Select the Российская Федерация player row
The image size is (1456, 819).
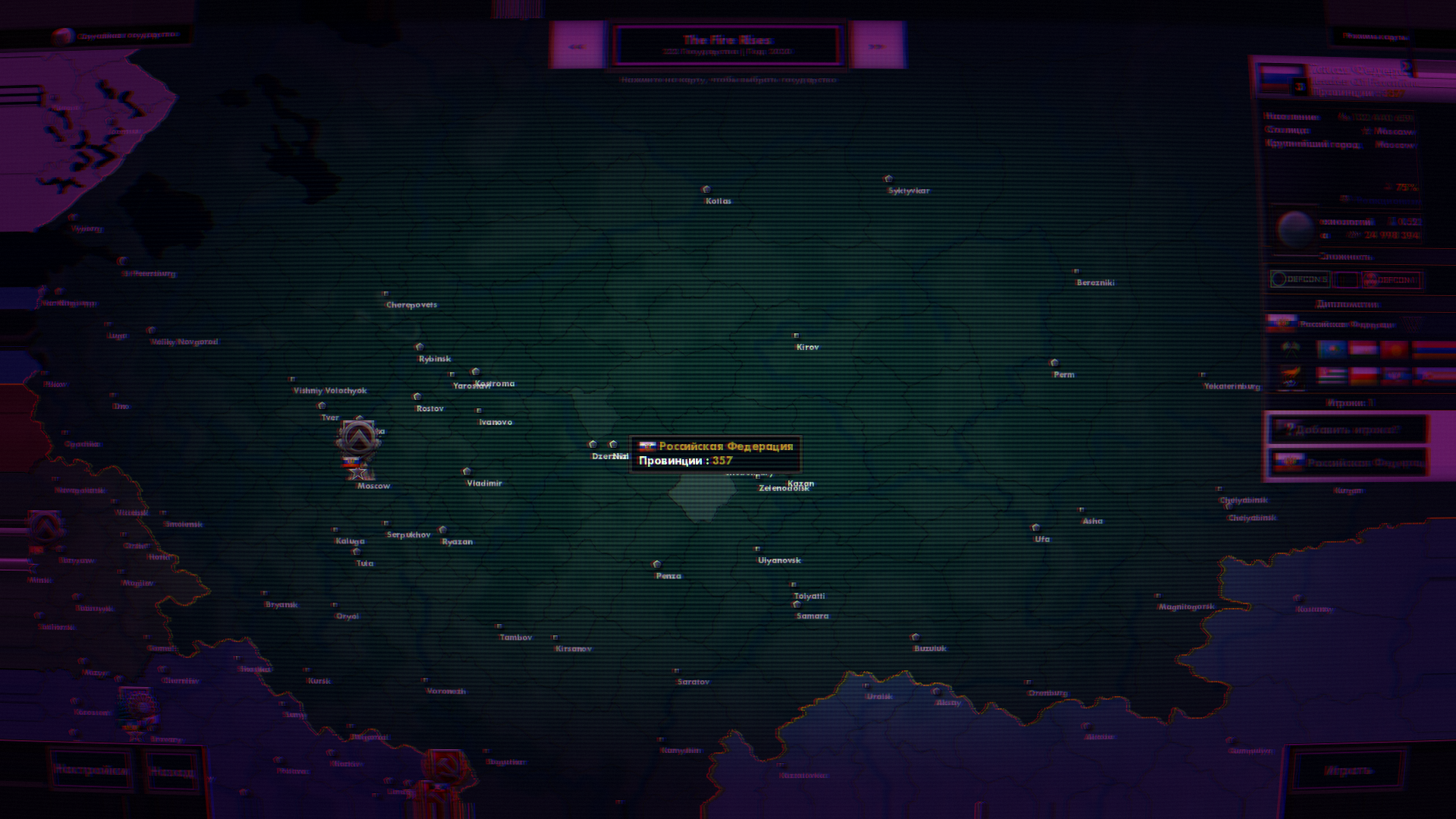pos(1348,462)
